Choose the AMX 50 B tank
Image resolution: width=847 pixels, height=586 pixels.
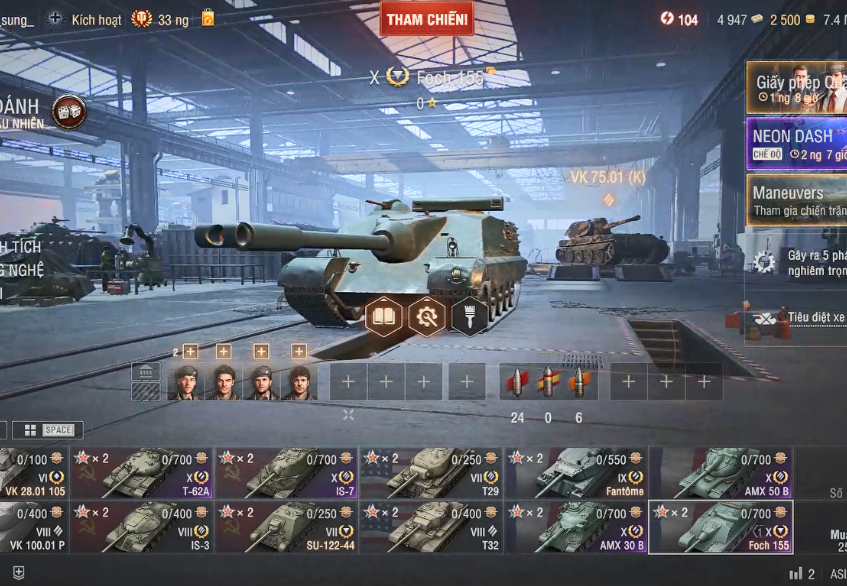(721, 473)
